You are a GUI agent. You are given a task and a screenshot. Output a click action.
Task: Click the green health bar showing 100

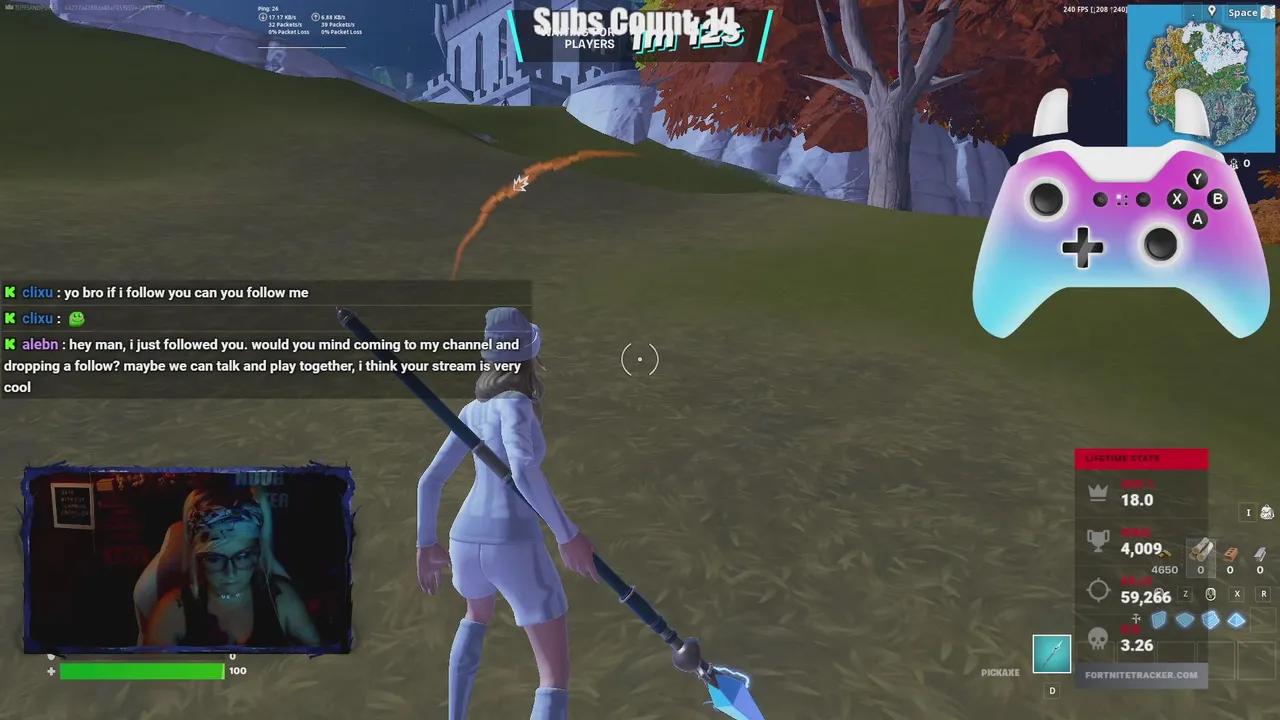[x=140, y=671]
